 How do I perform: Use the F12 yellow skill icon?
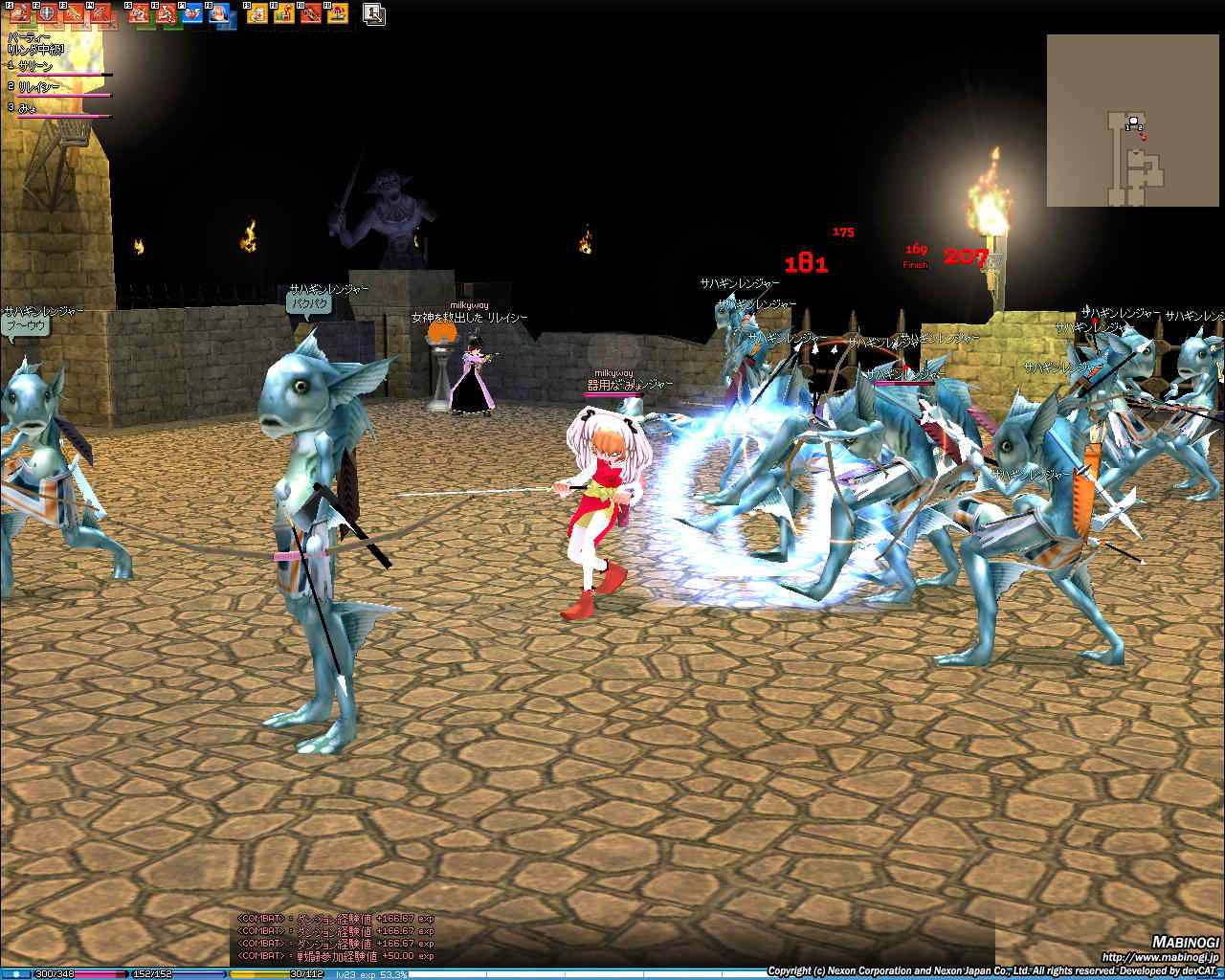point(337,14)
